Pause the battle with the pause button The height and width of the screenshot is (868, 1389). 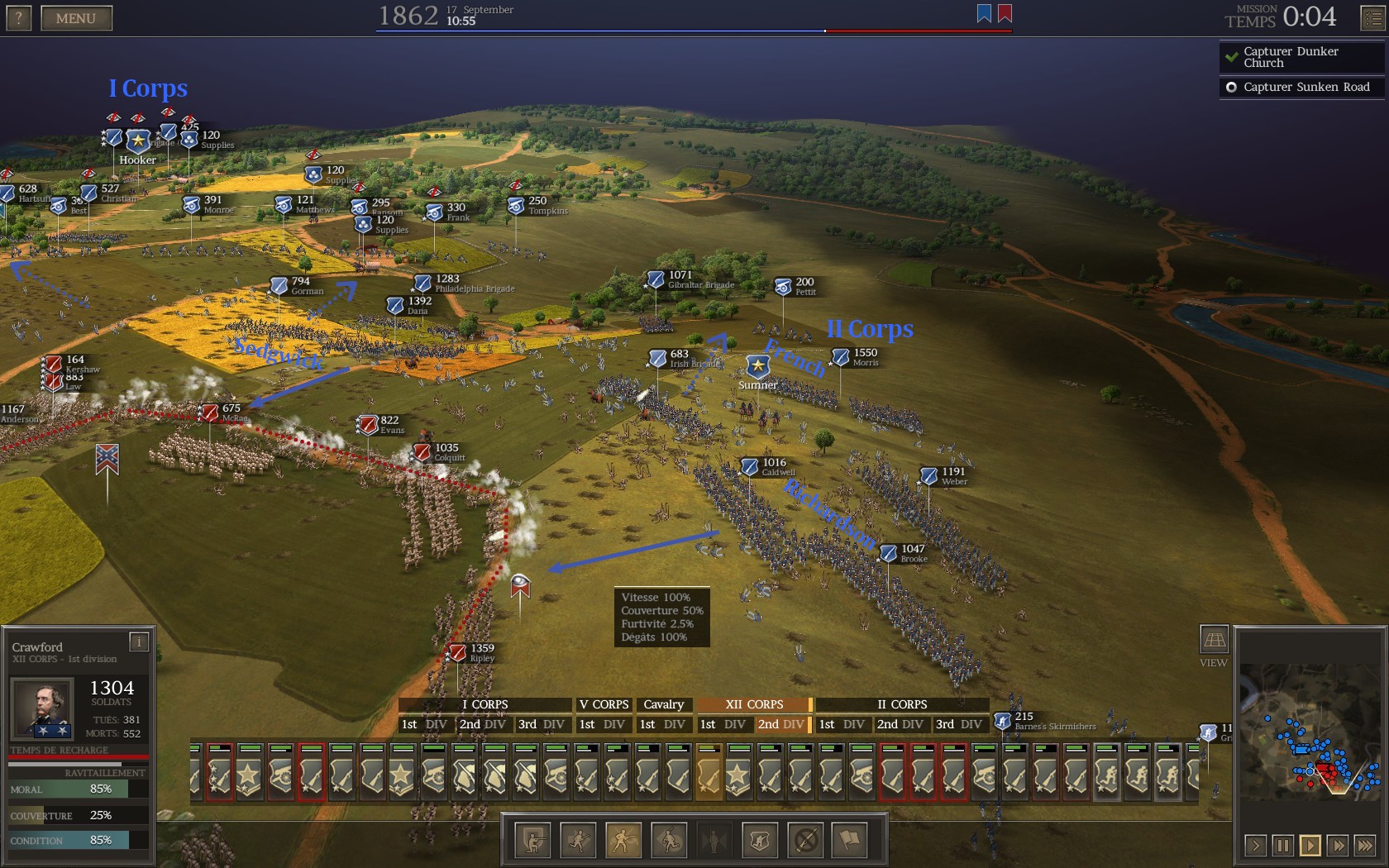[1282, 845]
